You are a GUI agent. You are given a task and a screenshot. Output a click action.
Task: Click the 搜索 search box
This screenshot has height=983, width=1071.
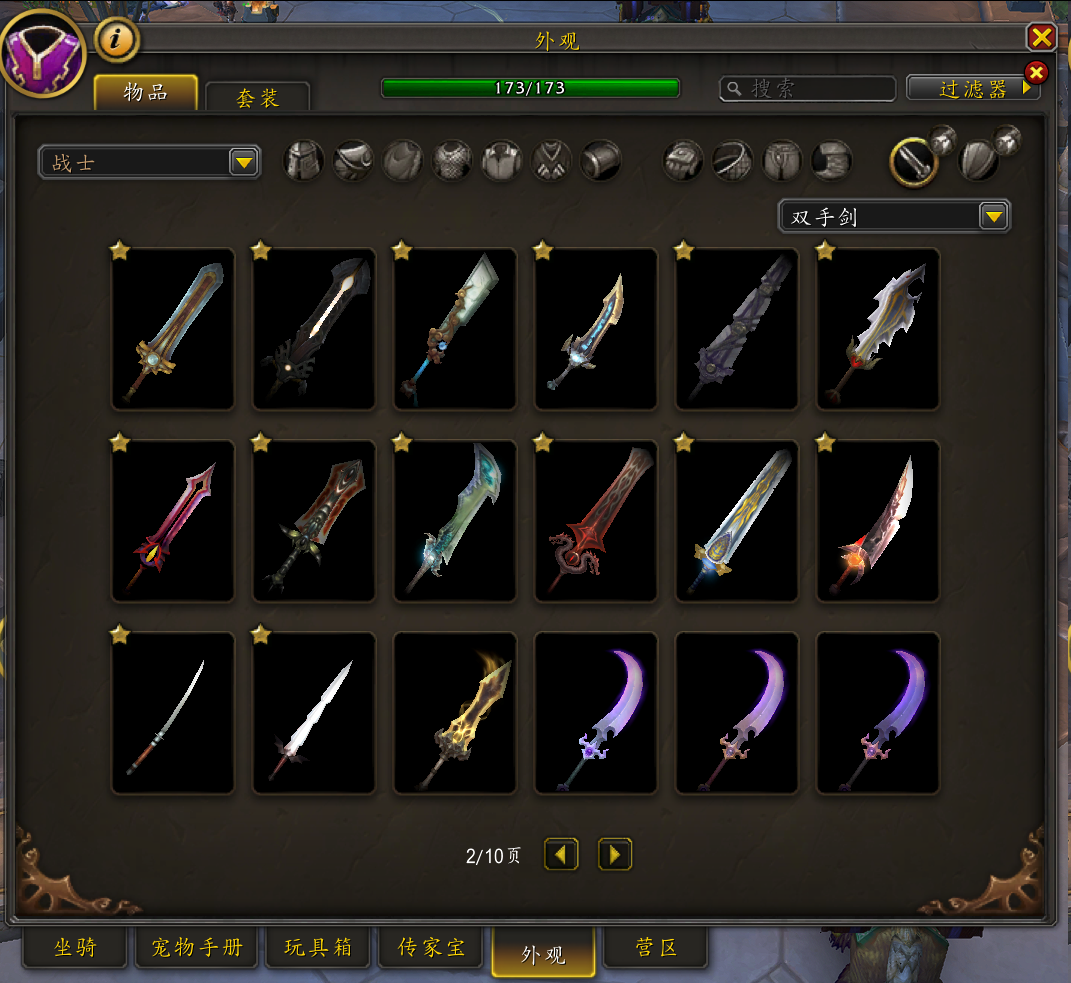808,89
